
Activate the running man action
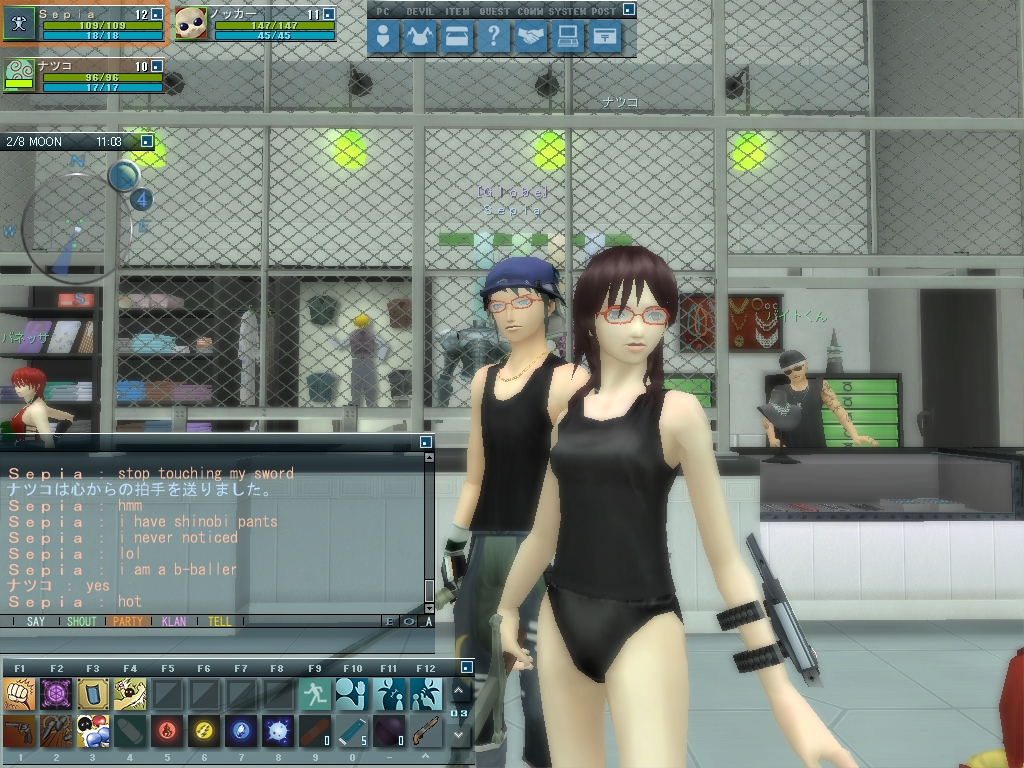(315, 694)
